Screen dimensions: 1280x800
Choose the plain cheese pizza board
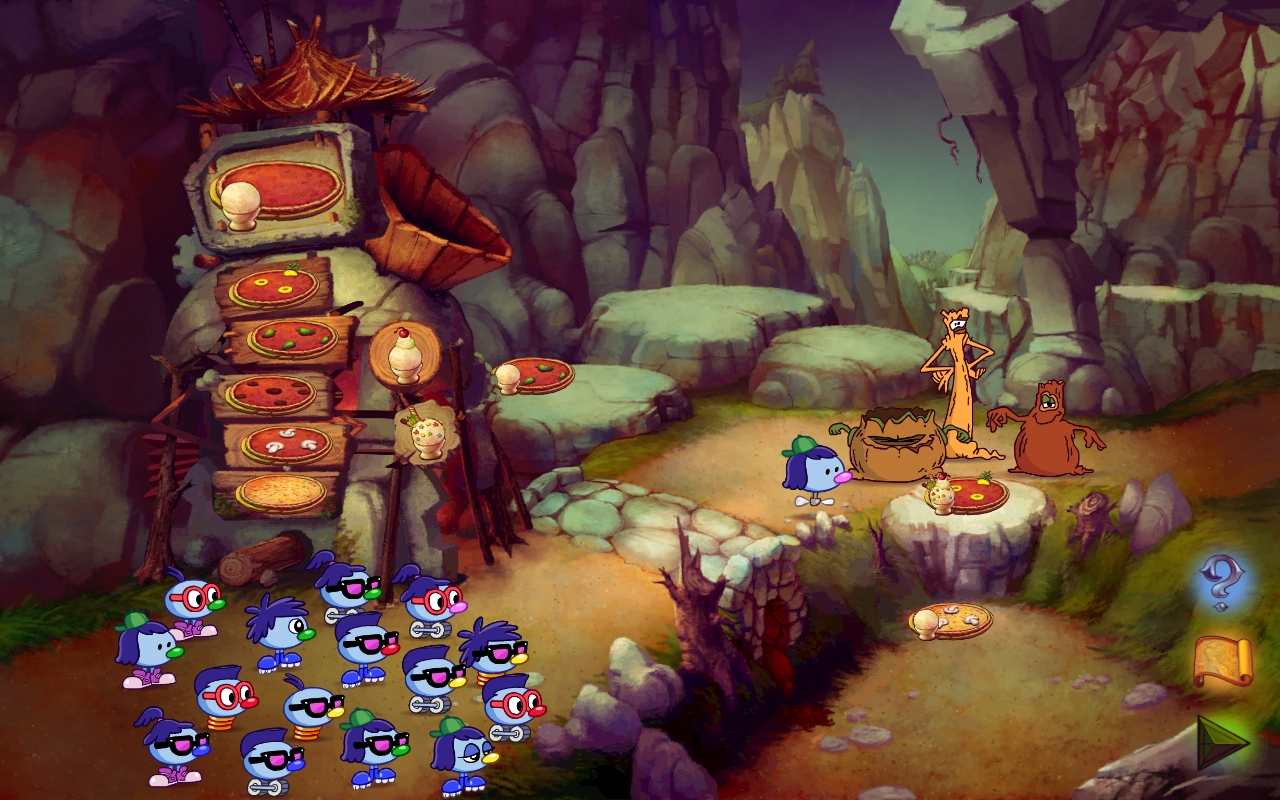(281, 492)
